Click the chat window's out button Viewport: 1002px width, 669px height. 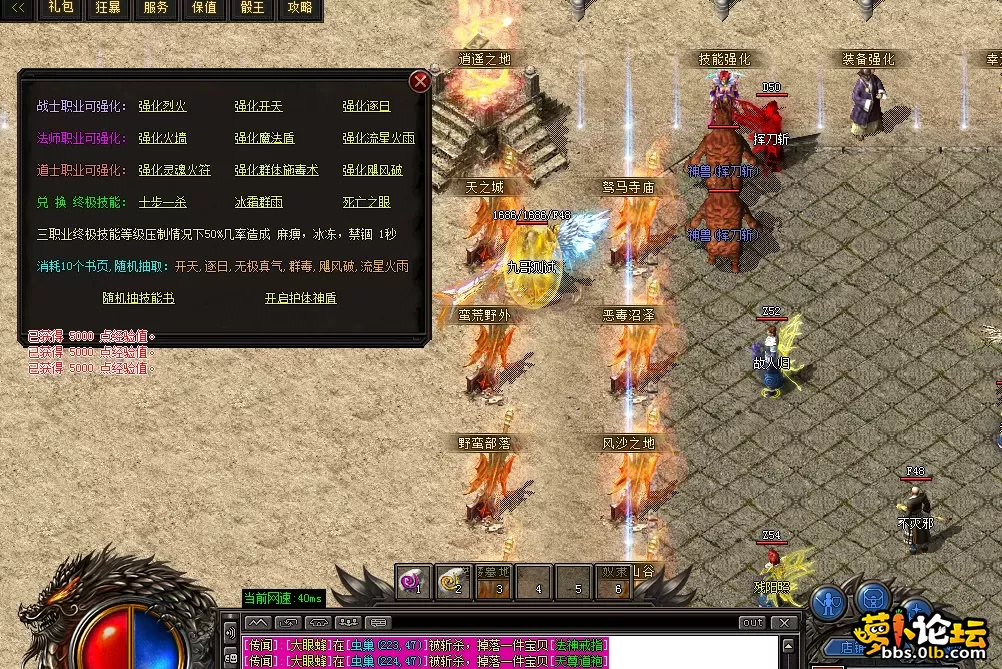pyautogui.click(x=753, y=622)
